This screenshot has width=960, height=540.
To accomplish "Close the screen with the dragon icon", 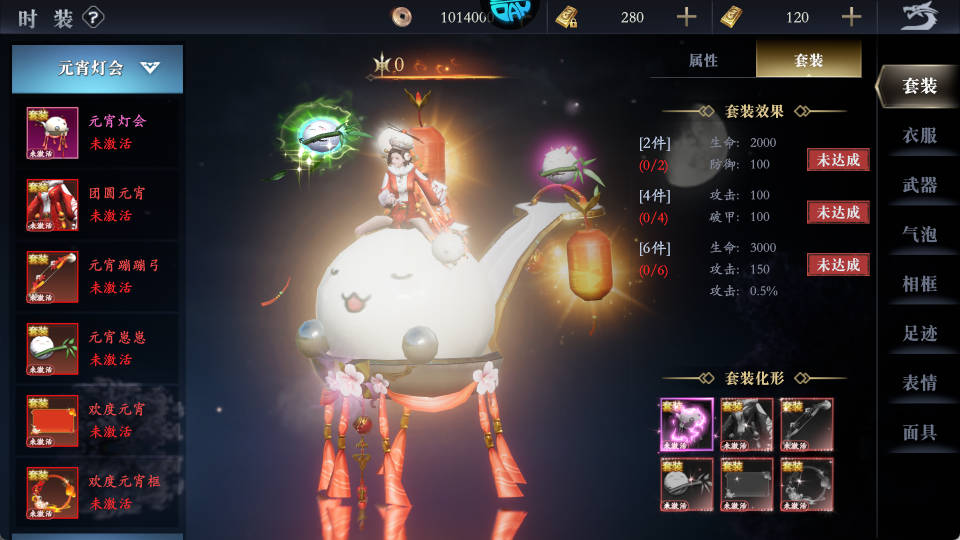I will 919,17.
